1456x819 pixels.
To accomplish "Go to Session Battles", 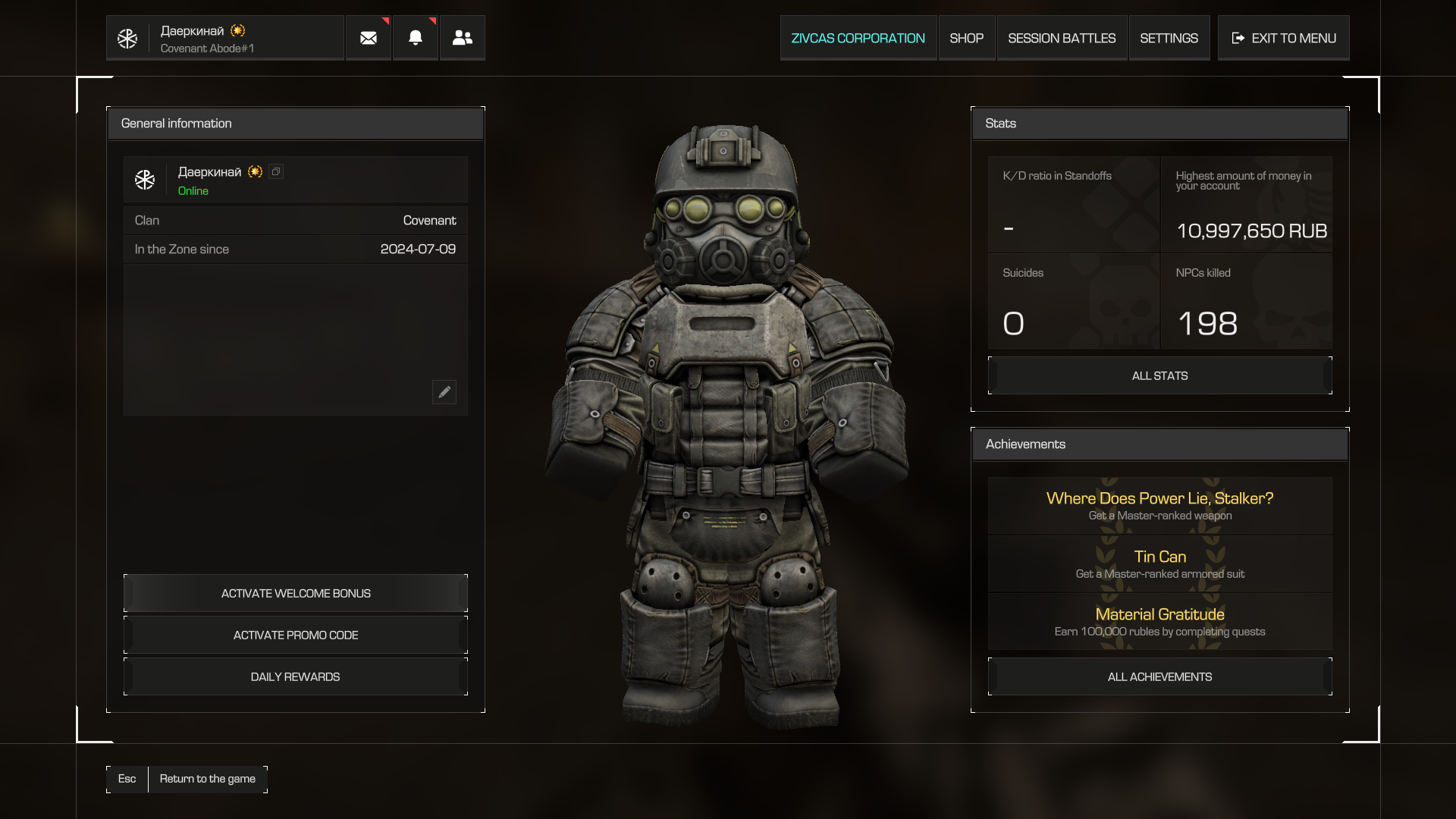I will [x=1062, y=38].
